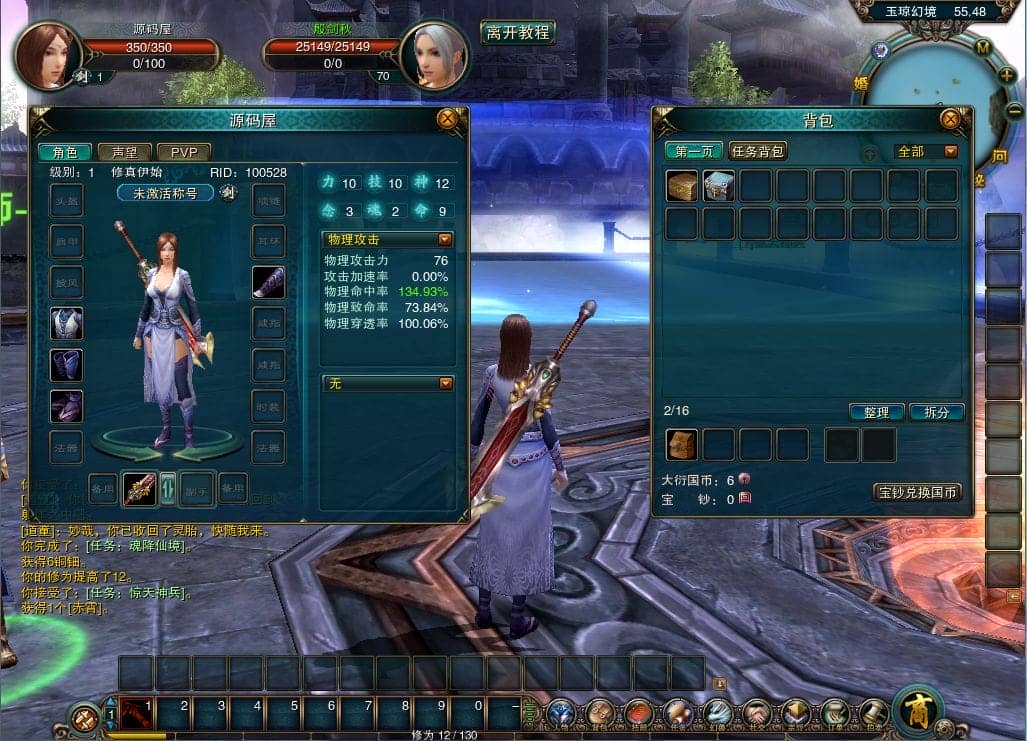The width and height of the screenshot is (1027, 741).
Task: Close the 背包 backpack window
Action: tap(951, 119)
